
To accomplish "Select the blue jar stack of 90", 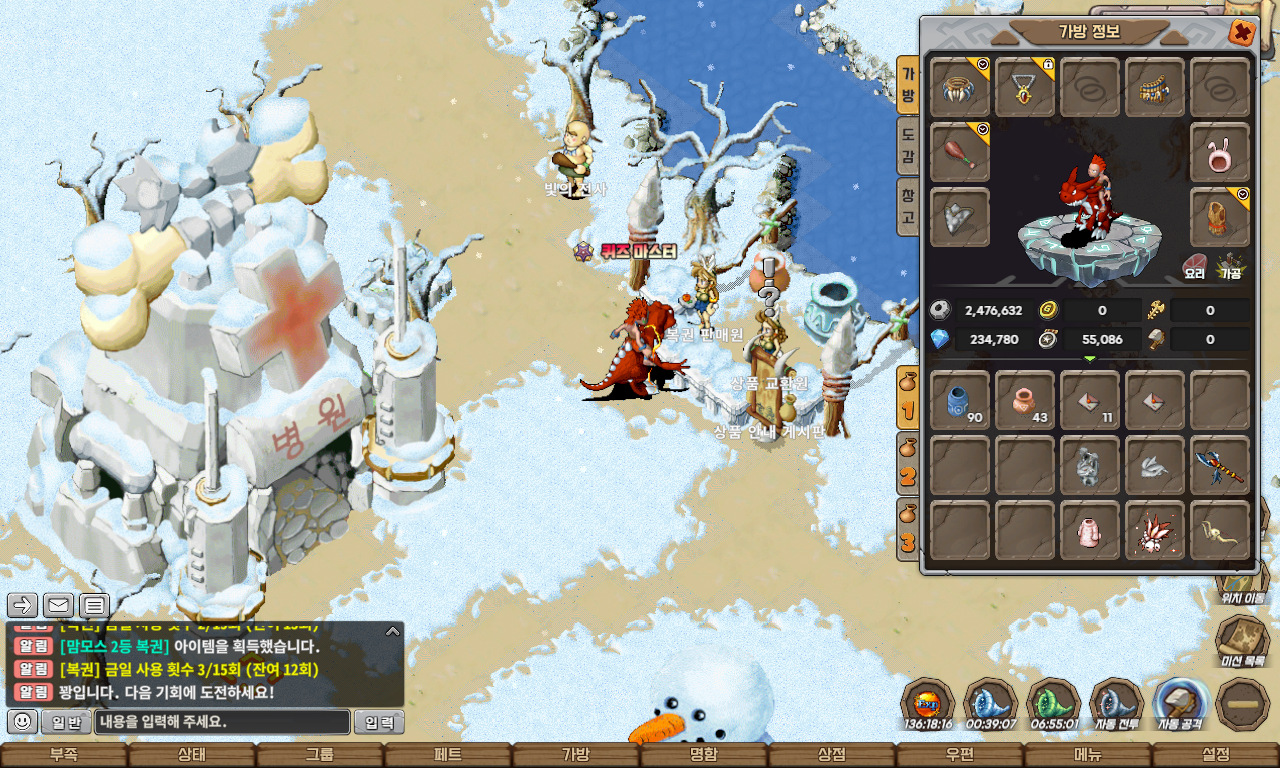I will pyautogui.click(x=960, y=400).
